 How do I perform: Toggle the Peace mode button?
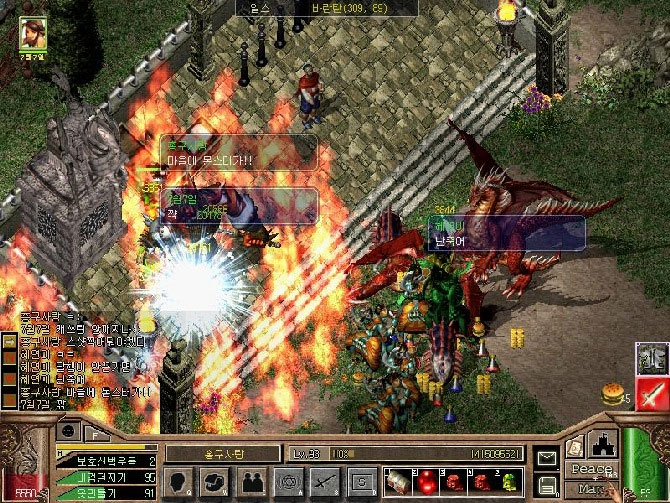(591, 469)
